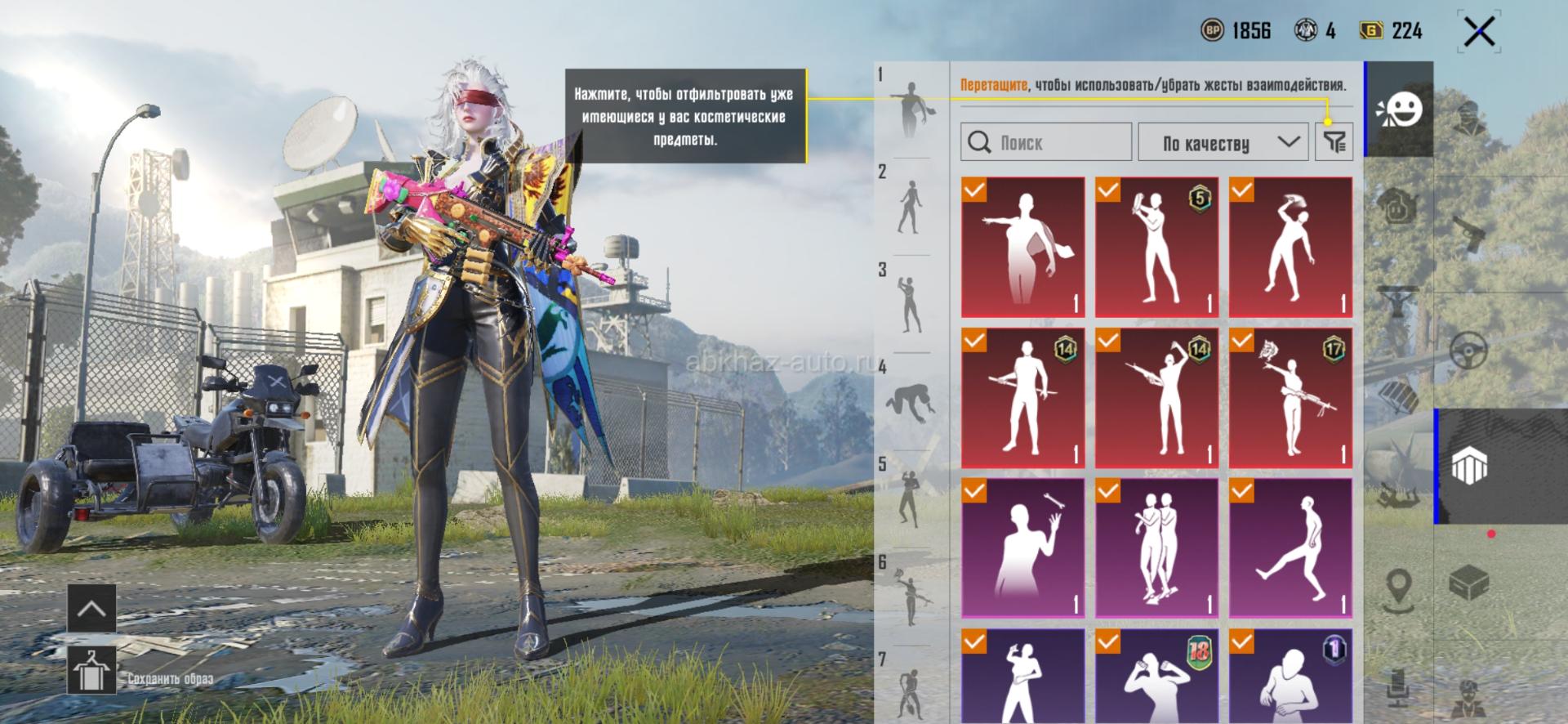Switch to the smiley emotes tab
Image resolution: width=1568 pixels, height=724 pixels.
[1400, 109]
